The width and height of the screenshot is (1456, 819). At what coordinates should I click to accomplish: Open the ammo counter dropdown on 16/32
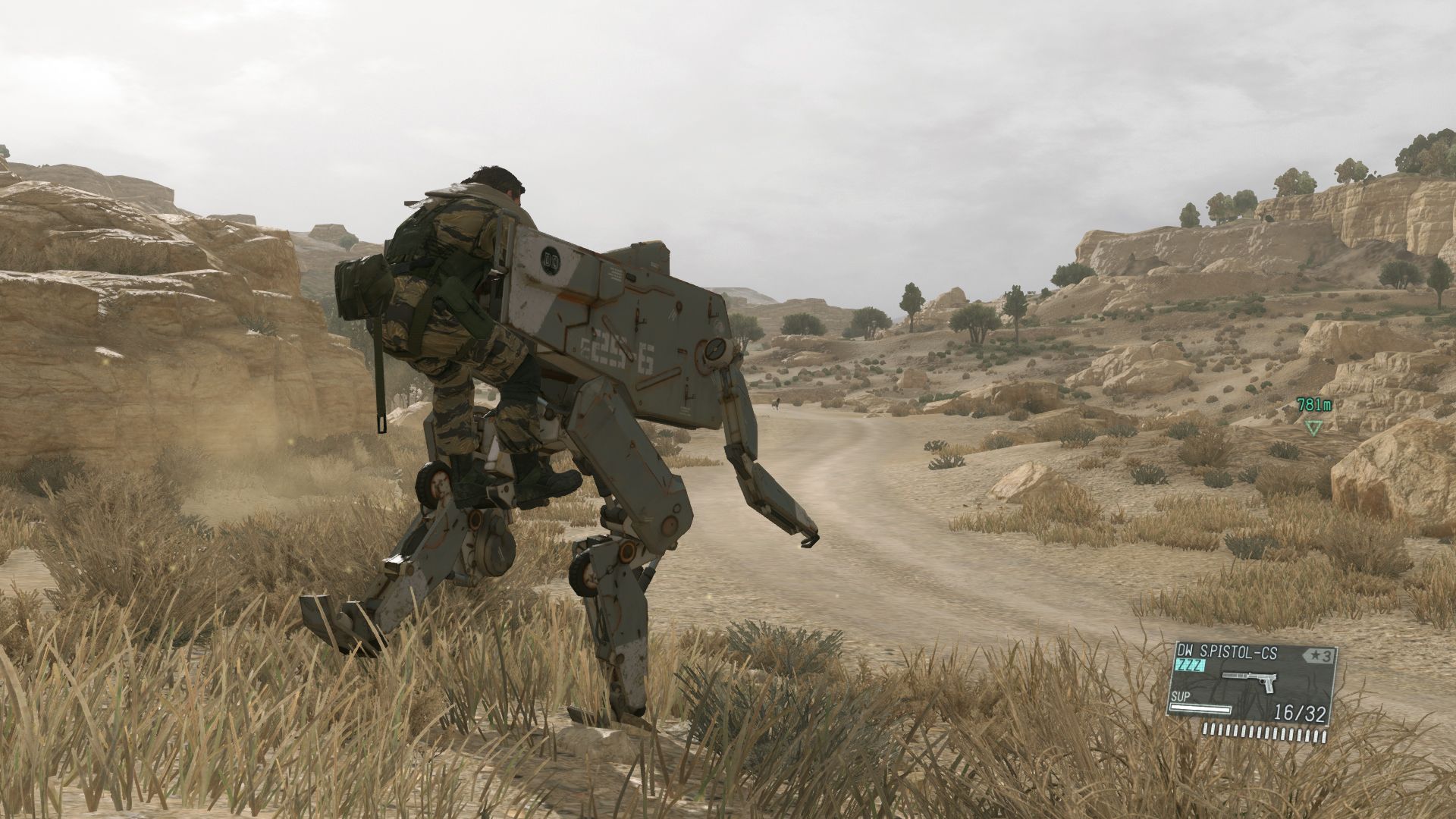point(1300,712)
